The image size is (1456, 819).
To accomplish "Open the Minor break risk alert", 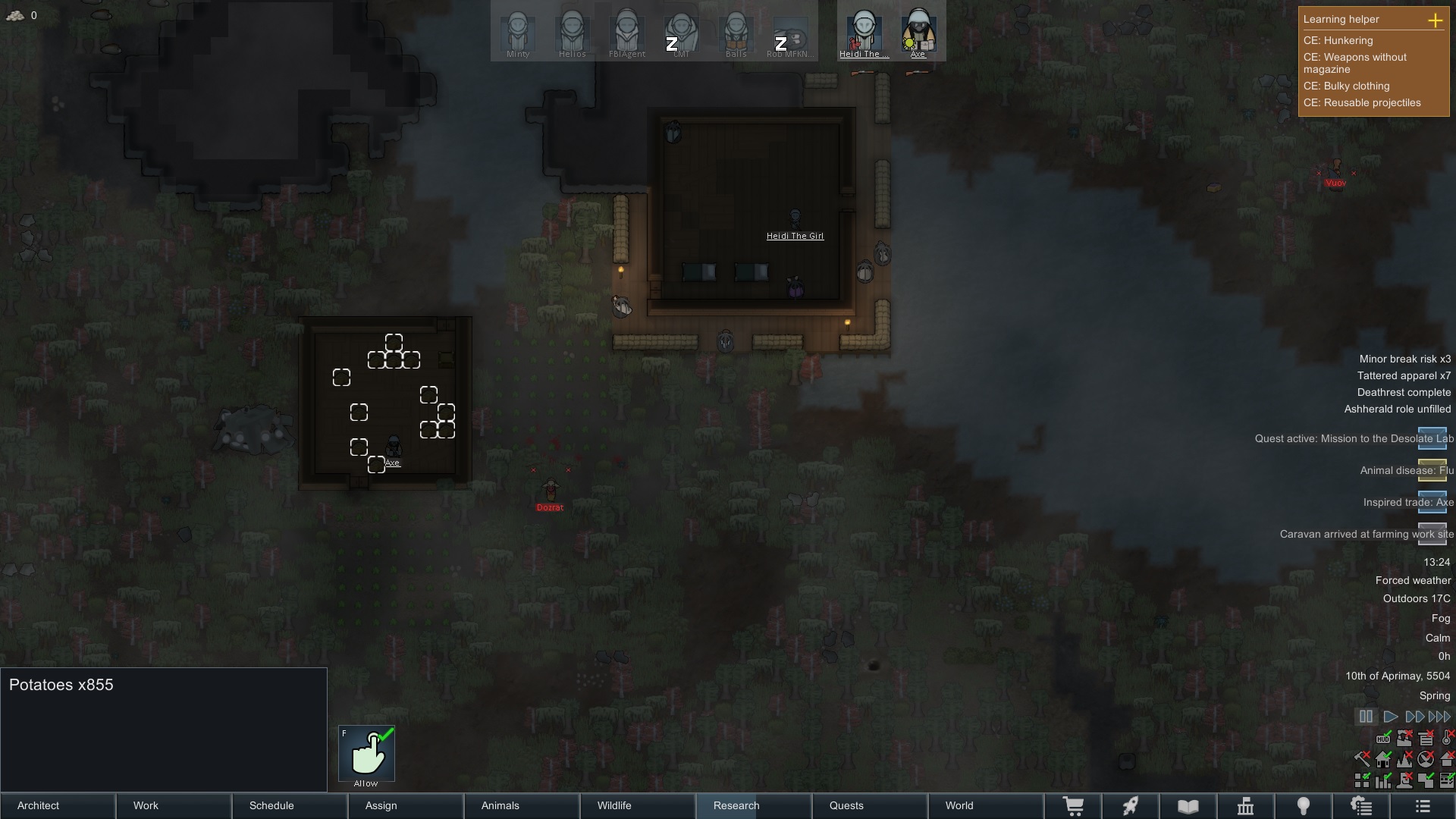I will pos(1404,359).
